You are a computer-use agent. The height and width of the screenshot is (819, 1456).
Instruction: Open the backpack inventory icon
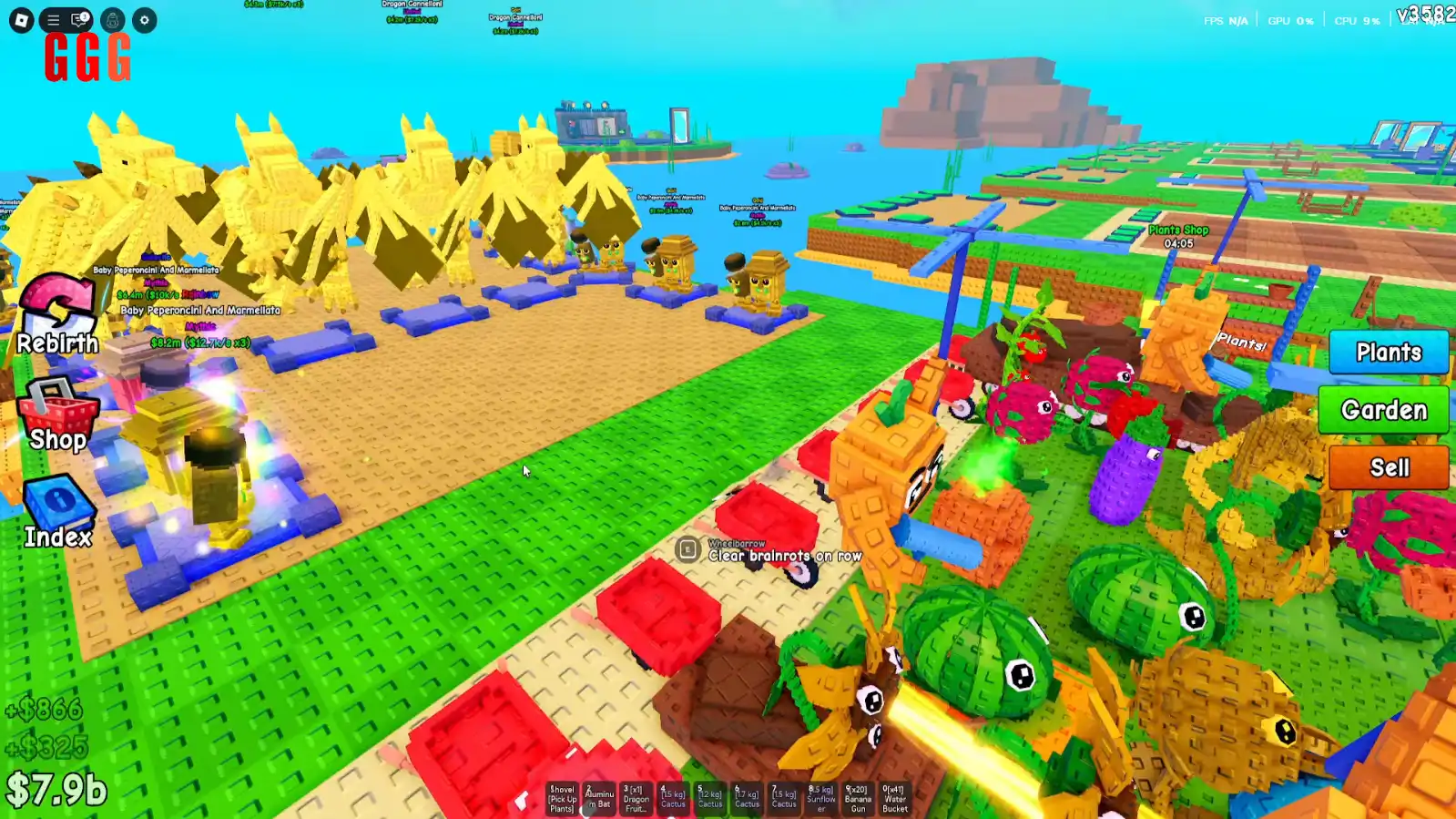click(x=113, y=20)
